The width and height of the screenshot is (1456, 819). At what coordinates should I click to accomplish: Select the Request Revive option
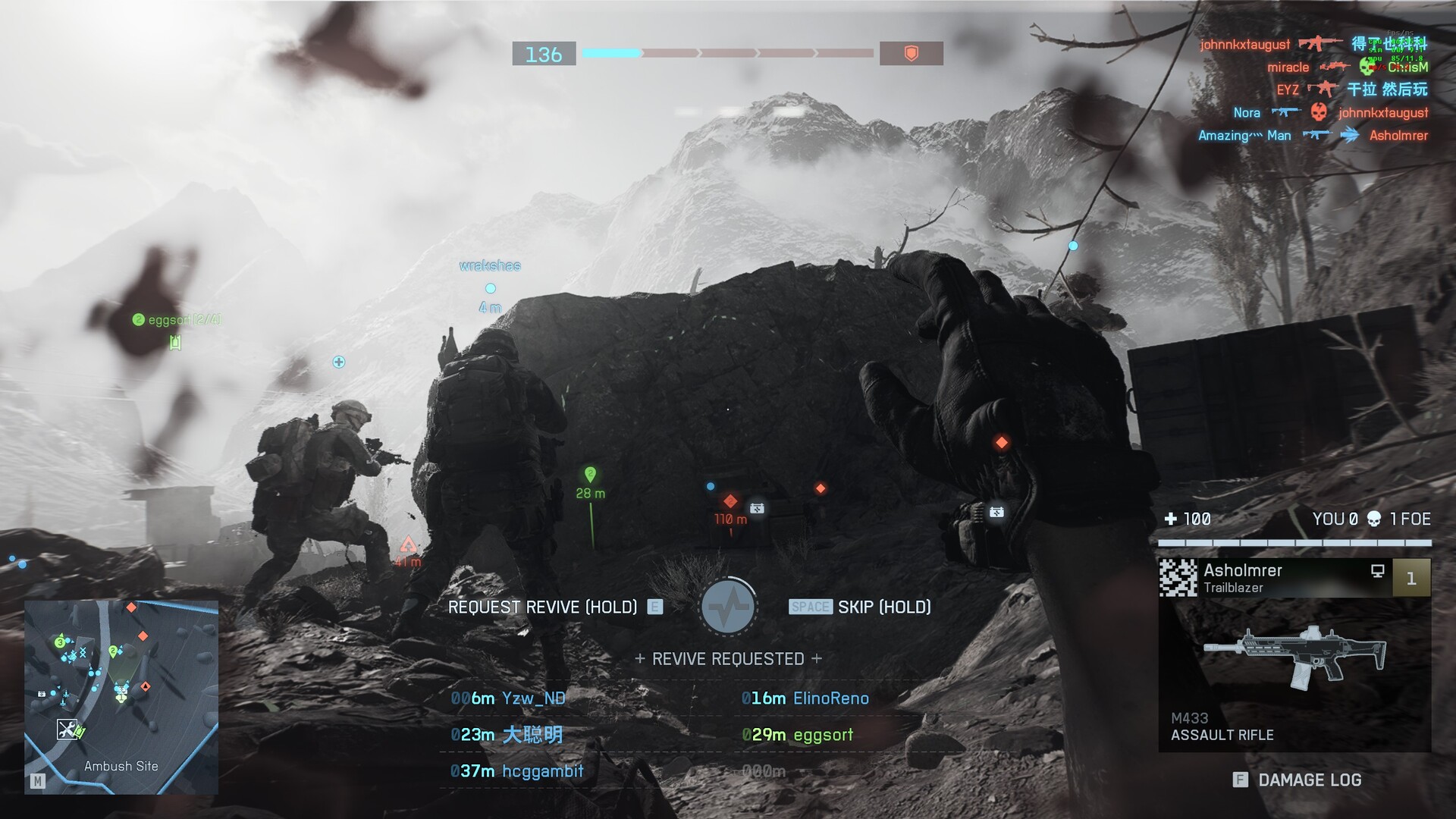[x=543, y=607]
